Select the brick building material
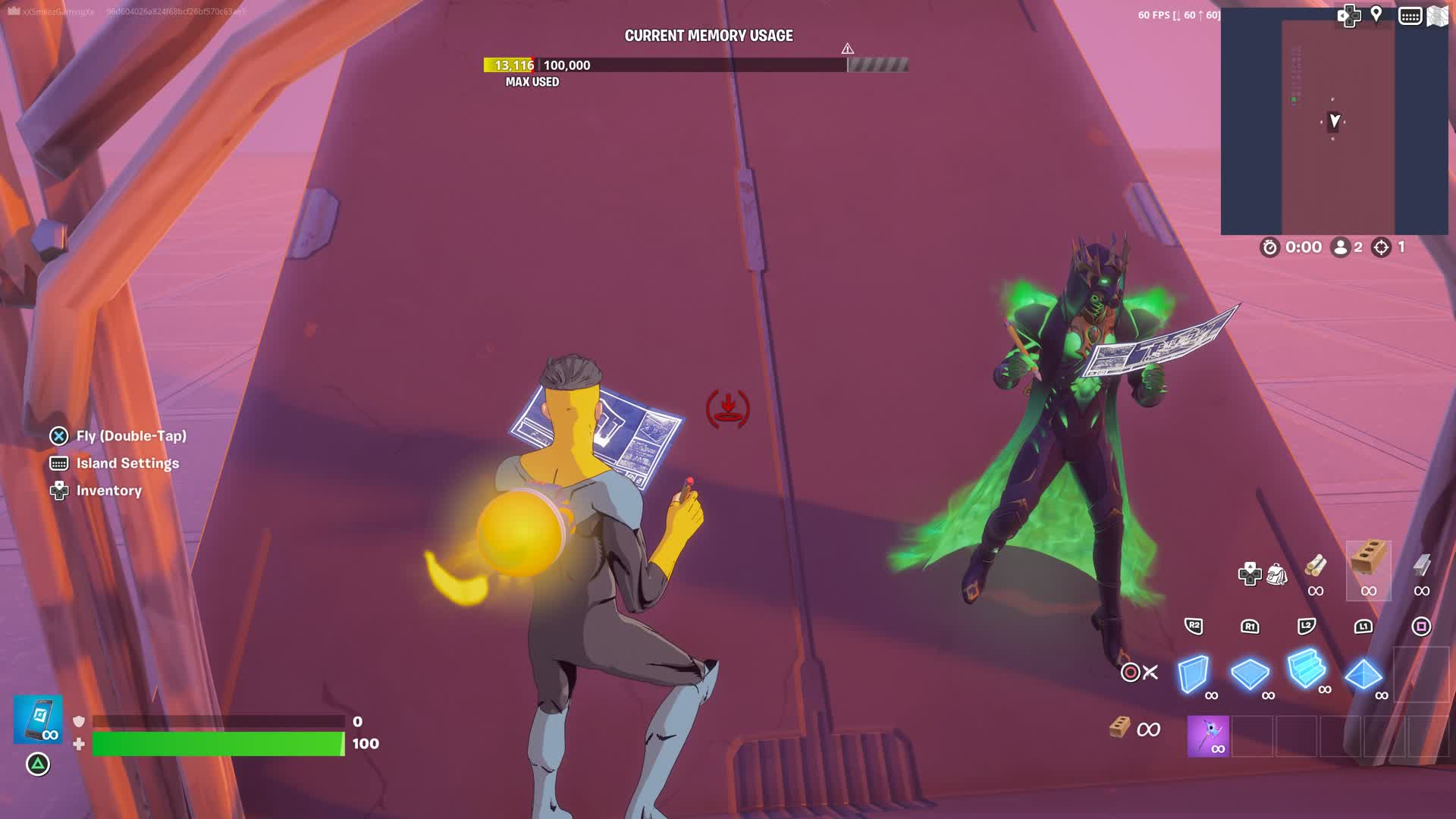This screenshot has width=1456, height=819. [1369, 561]
